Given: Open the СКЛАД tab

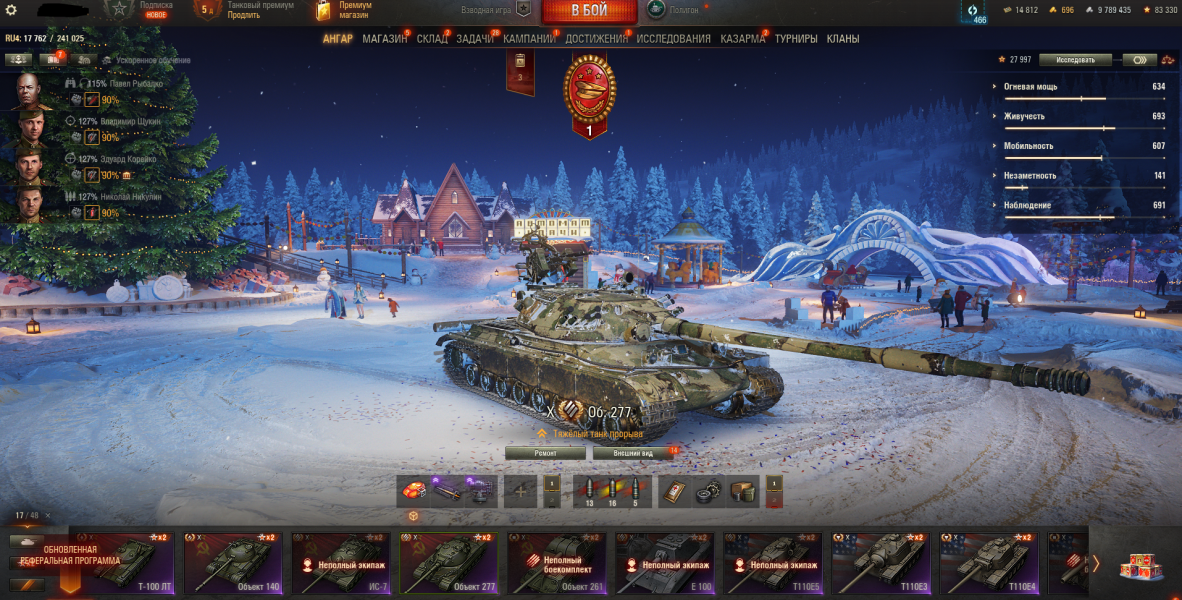Looking at the screenshot, I should point(432,39).
